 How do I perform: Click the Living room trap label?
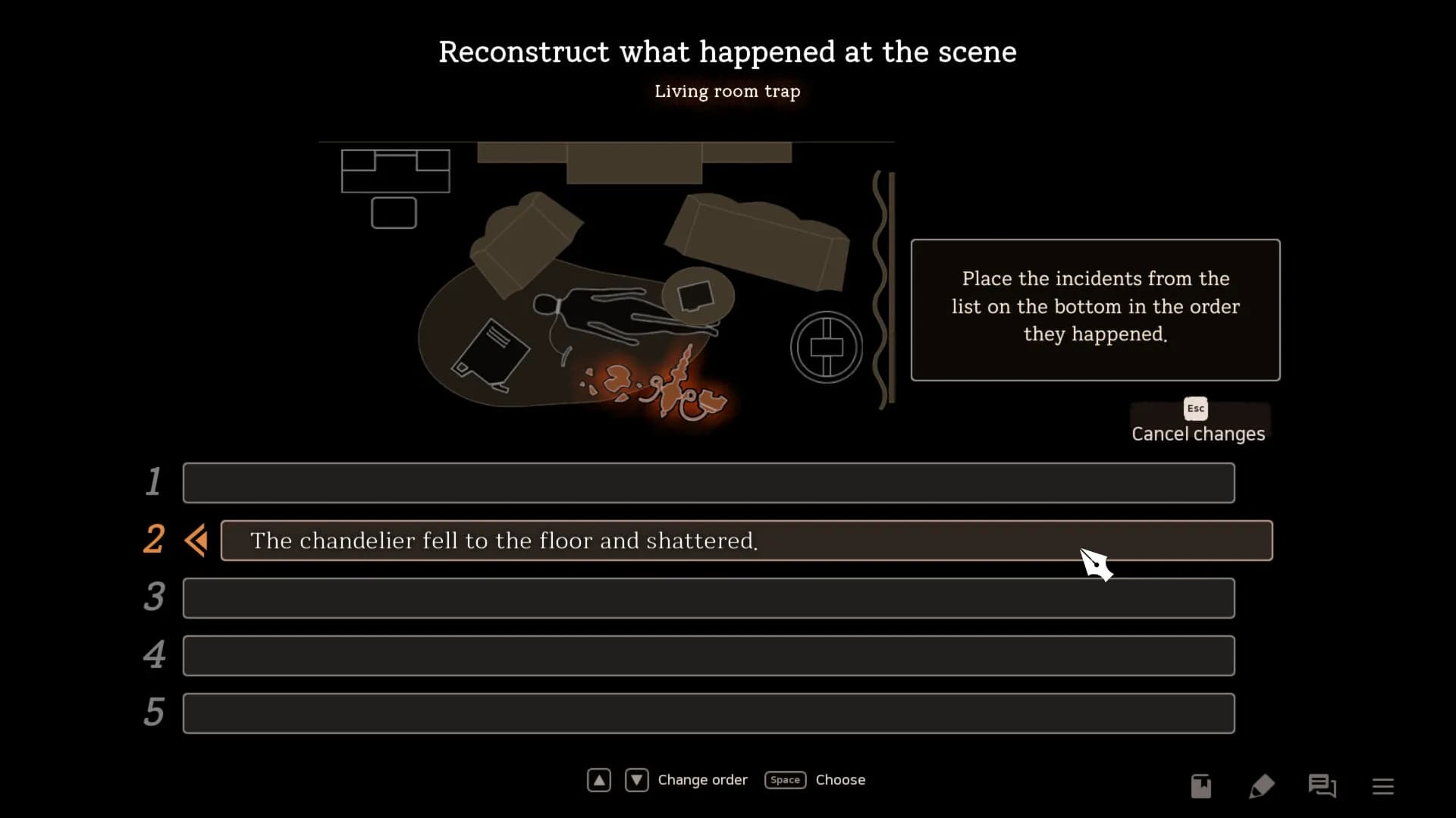point(727,91)
